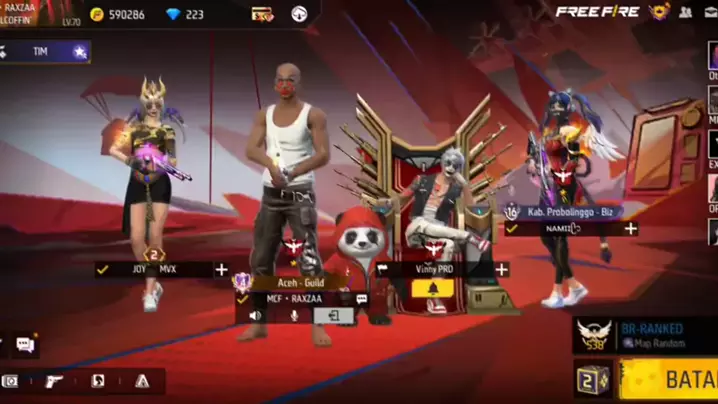
Task: Add more gold coins
Action: [97, 14]
